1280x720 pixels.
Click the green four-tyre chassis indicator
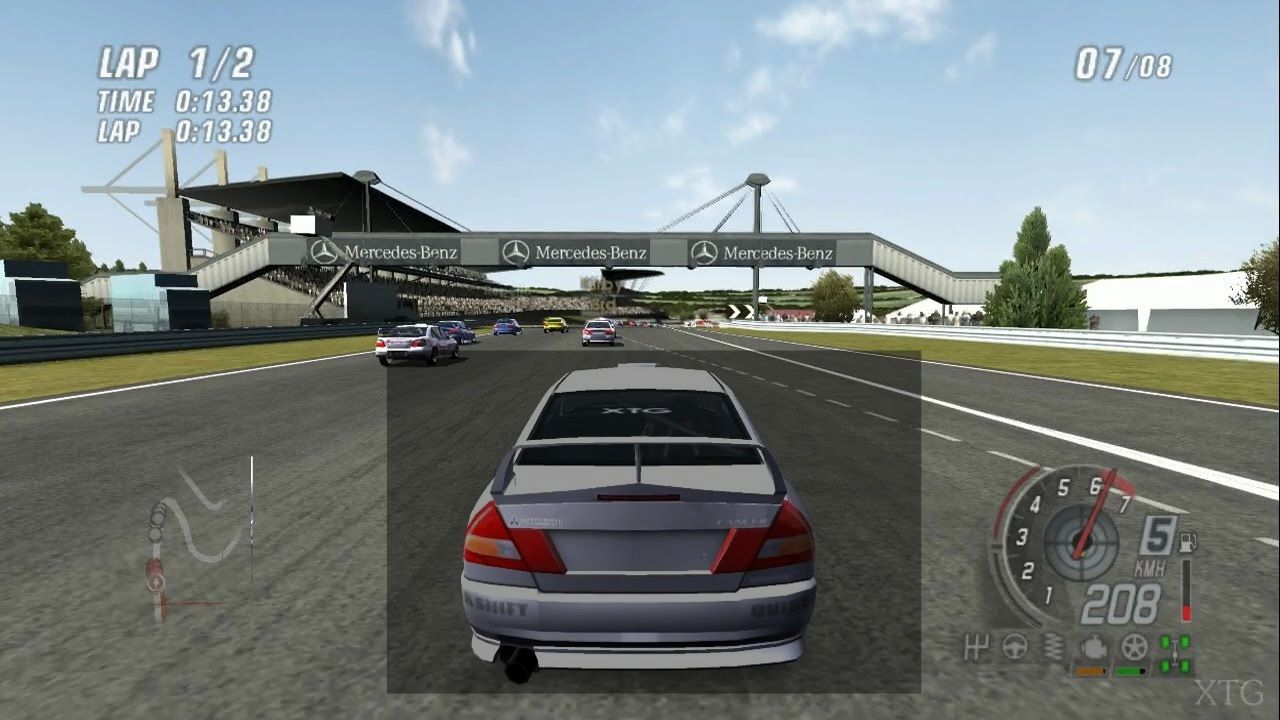pyautogui.click(x=1174, y=652)
